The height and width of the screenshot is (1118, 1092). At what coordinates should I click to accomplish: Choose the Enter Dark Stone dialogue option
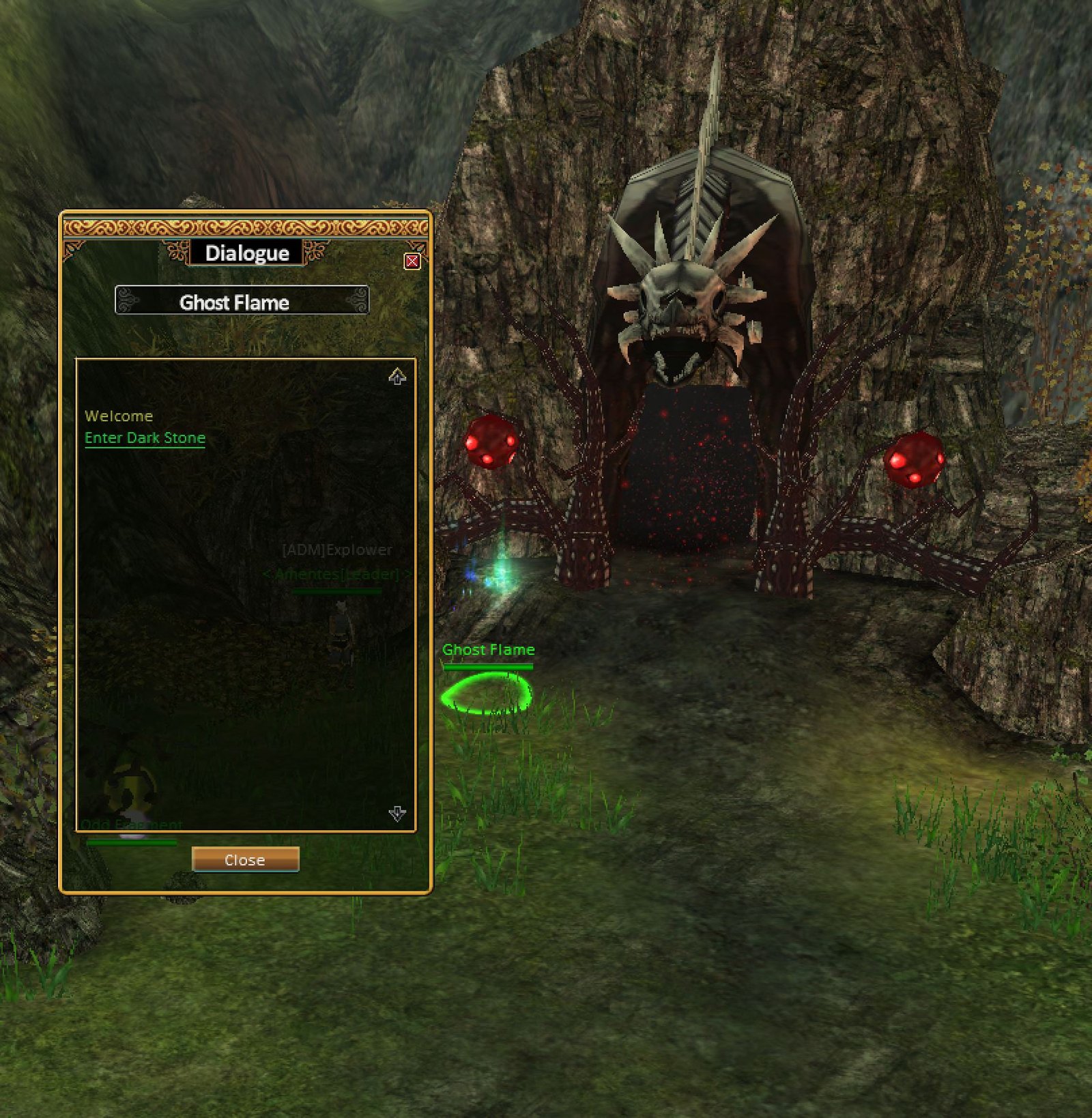point(145,438)
